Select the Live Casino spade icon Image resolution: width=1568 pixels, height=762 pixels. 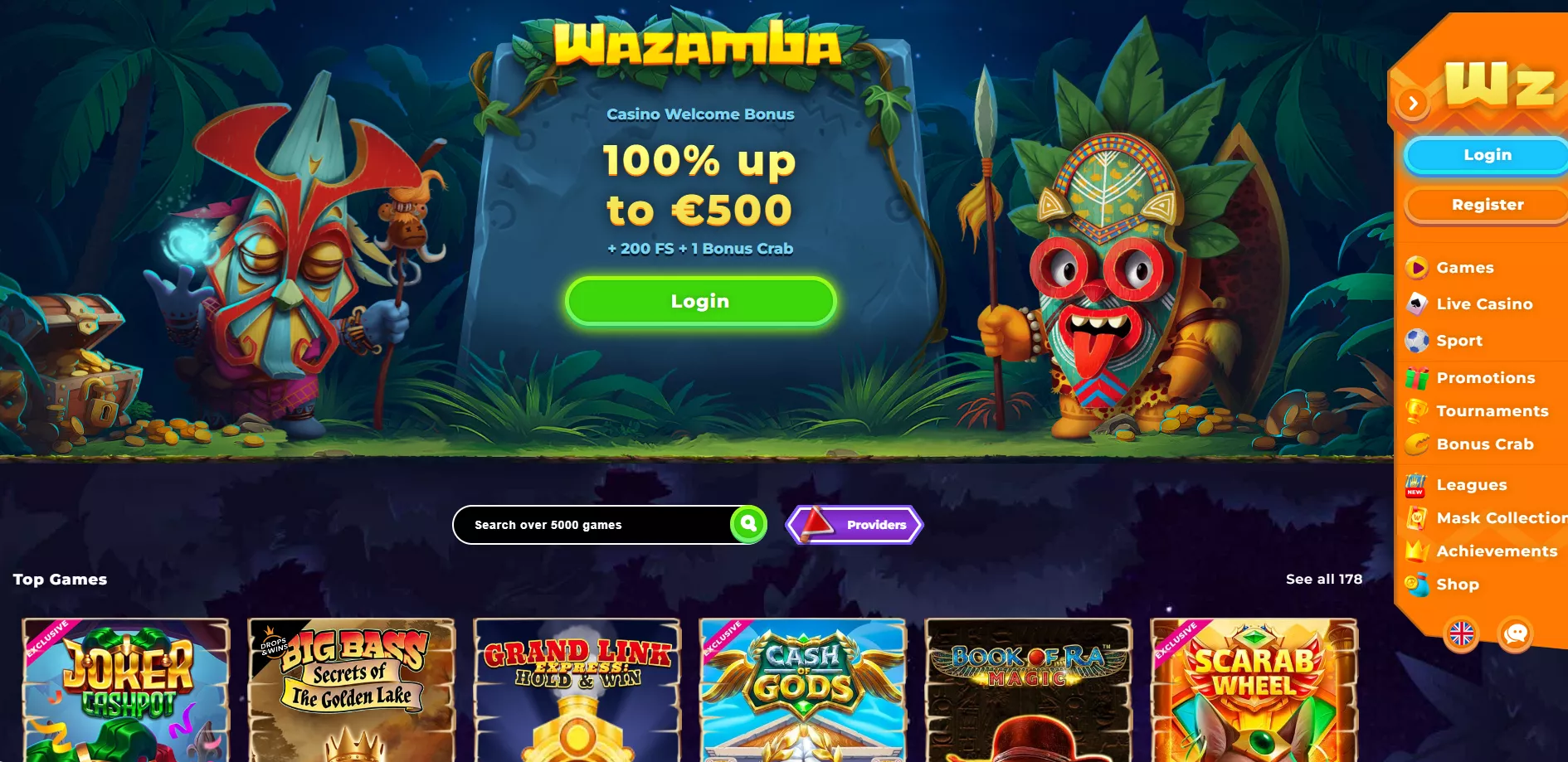click(1416, 303)
